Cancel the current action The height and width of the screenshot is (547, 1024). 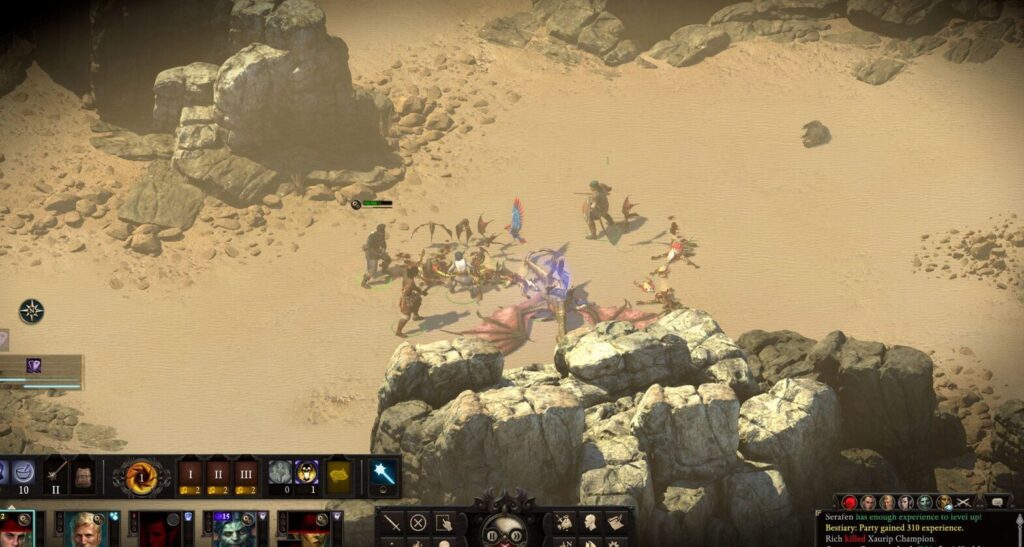pos(418,521)
